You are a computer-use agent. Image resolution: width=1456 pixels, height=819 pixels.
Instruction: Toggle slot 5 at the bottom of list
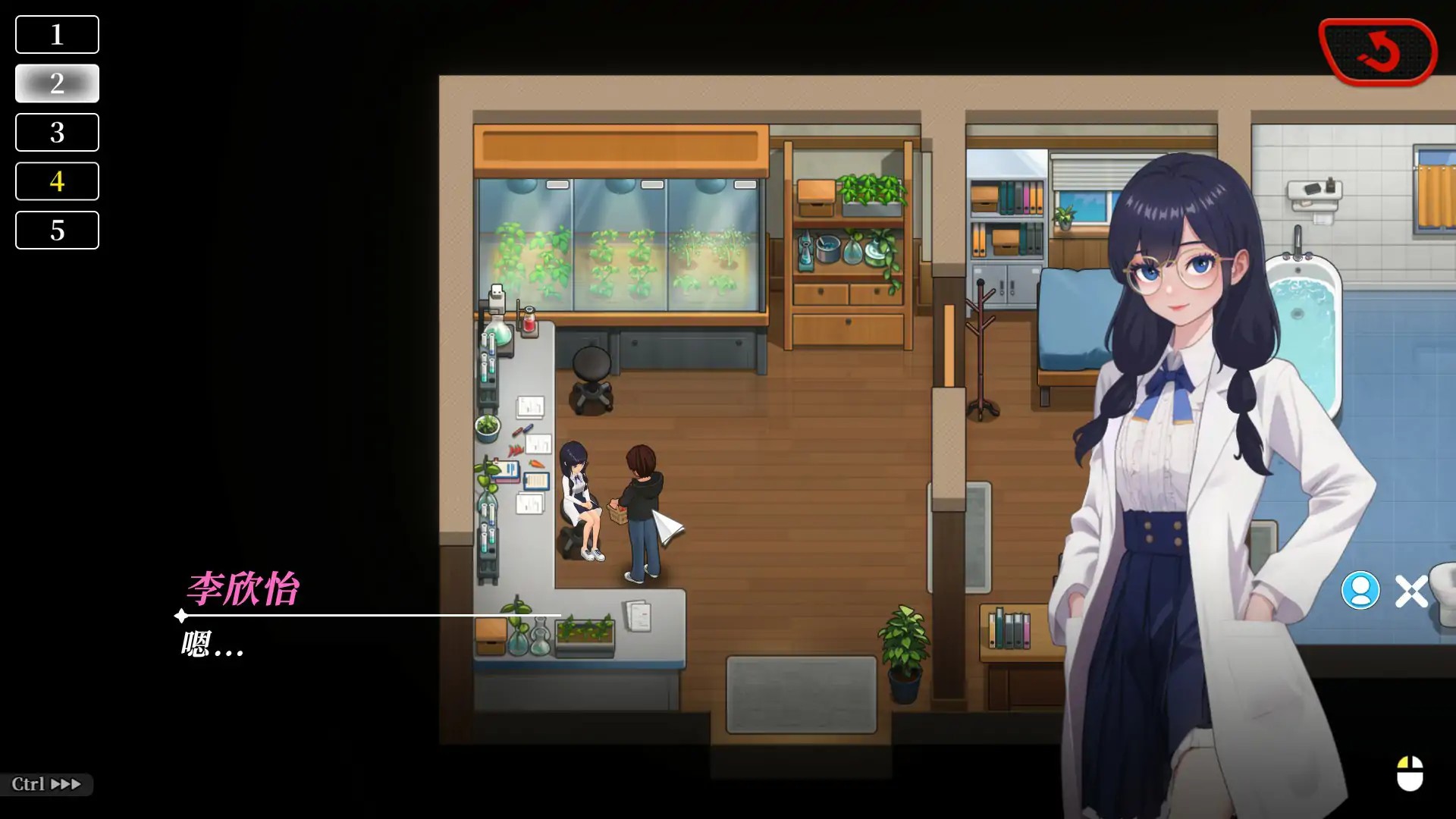coord(57,230)
